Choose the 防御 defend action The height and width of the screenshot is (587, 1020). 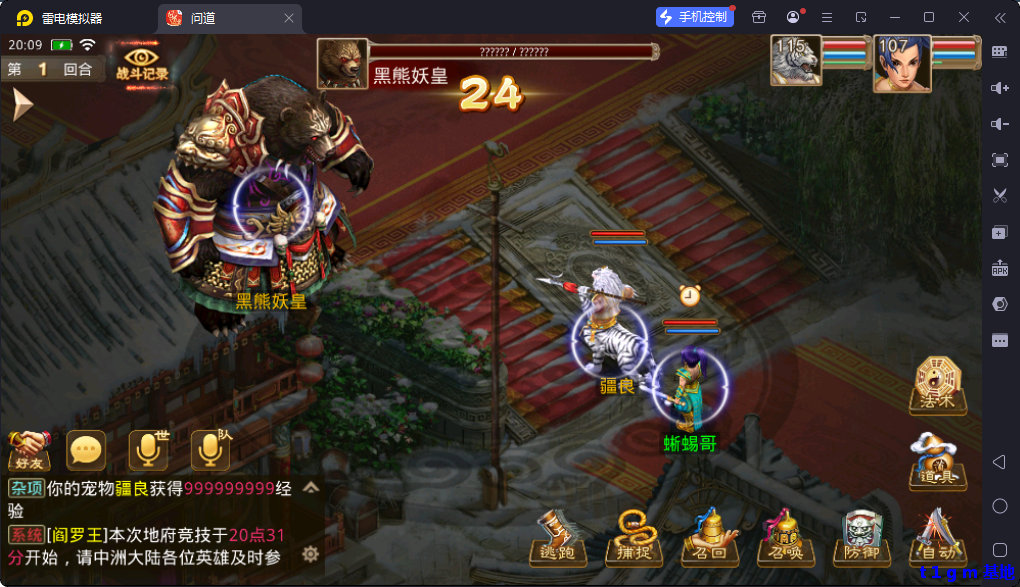click(x=861, y=540)
